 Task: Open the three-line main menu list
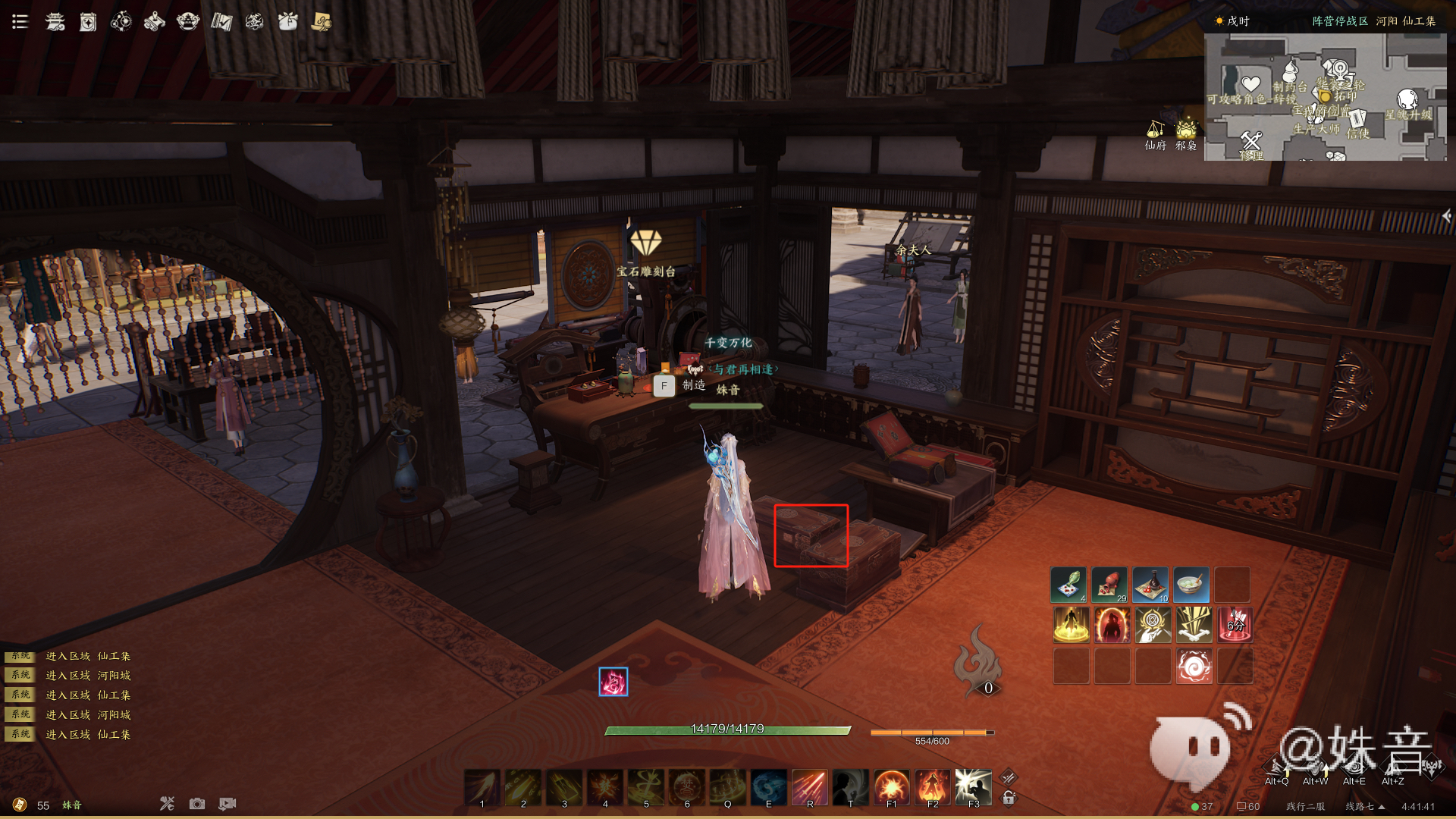20,21
